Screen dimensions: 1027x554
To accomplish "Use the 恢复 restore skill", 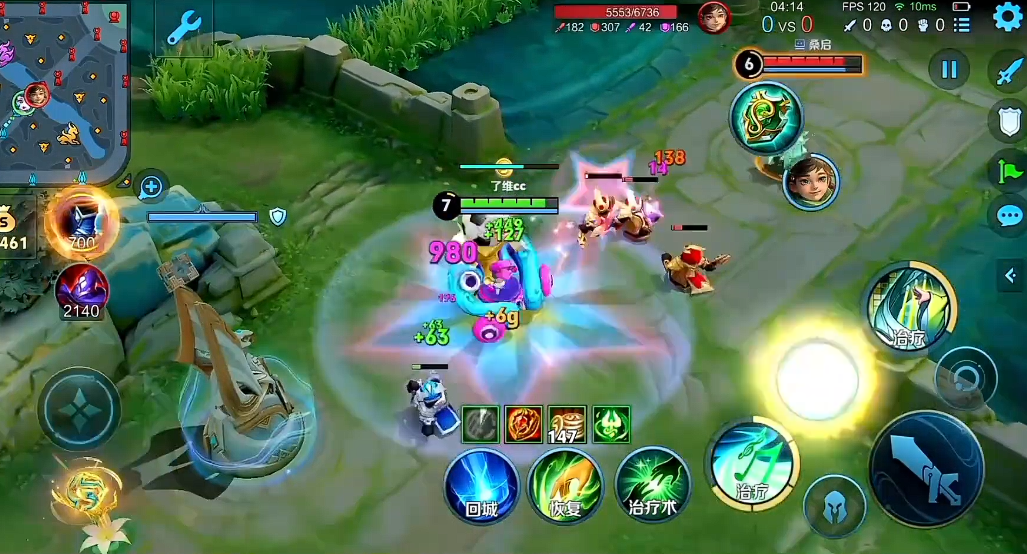I will point(565,485).
